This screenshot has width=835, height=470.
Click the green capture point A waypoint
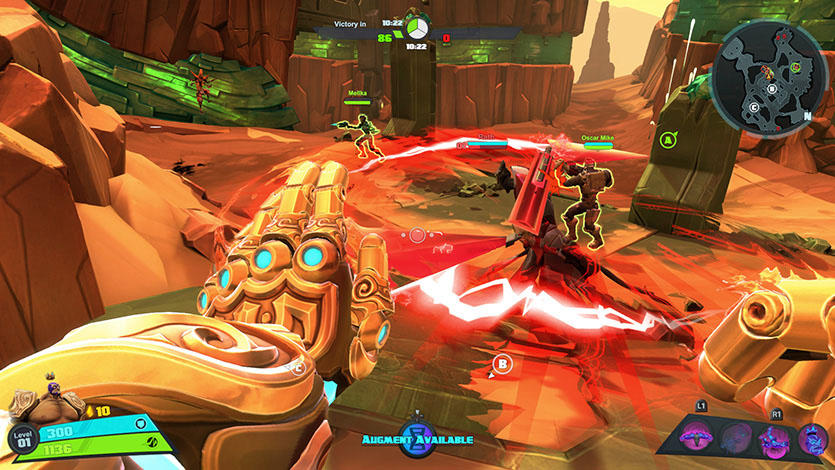point(665,141)
